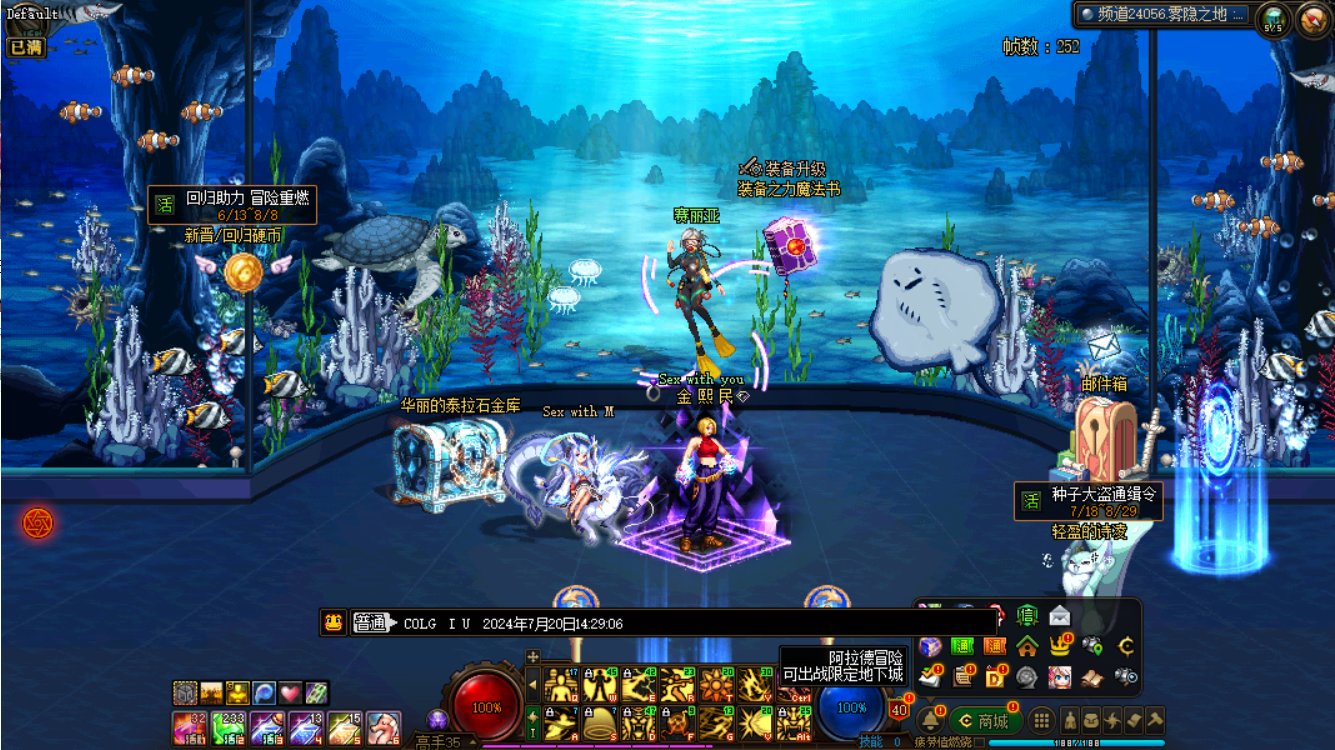
Task: Click the pink heart buff icon
Action: pos(290,692)
